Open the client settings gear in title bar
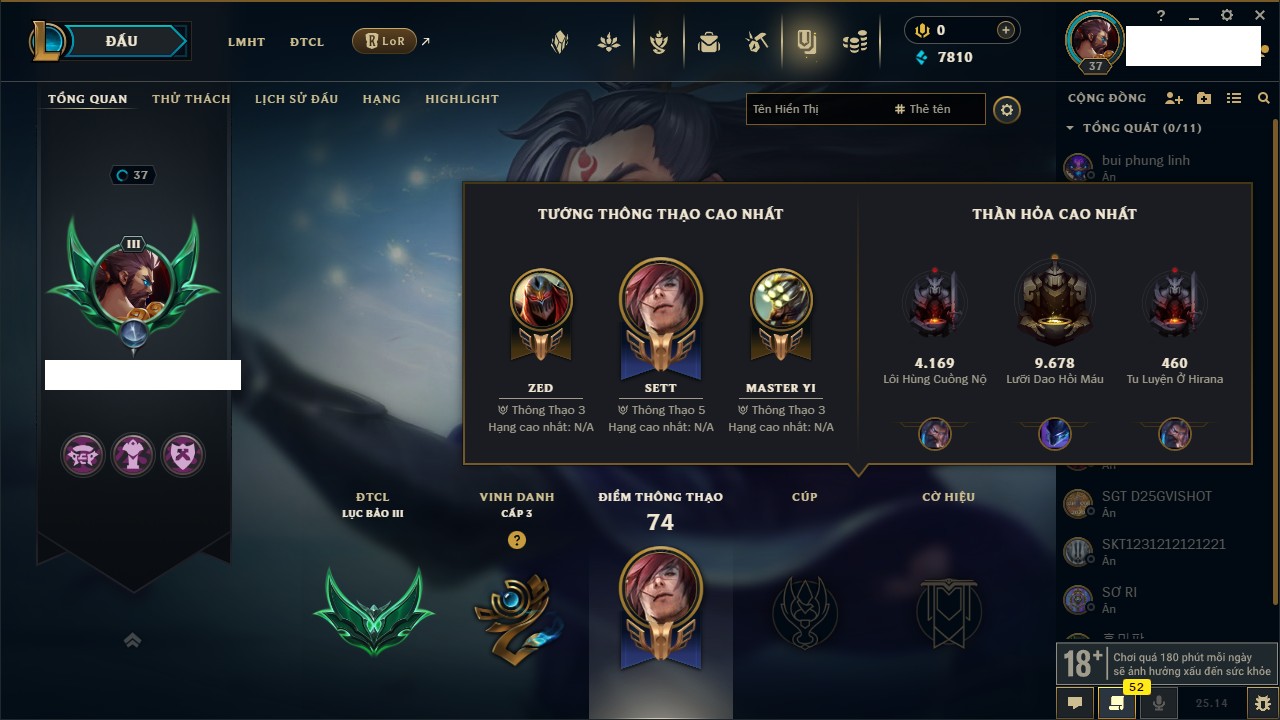The image size is (1280, 720). pyautogui.click(x=1228, y=16)
